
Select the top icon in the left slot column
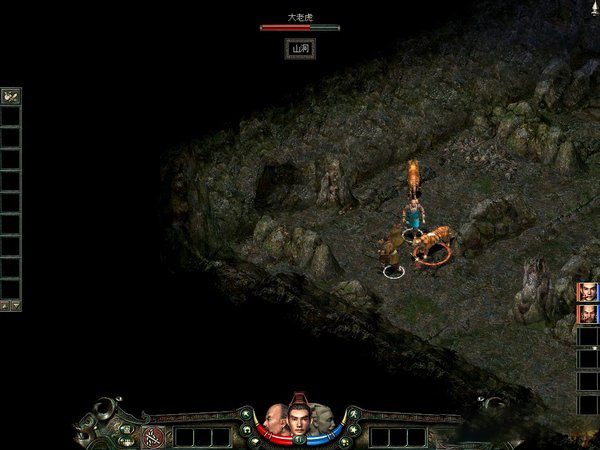coord(11,97)
